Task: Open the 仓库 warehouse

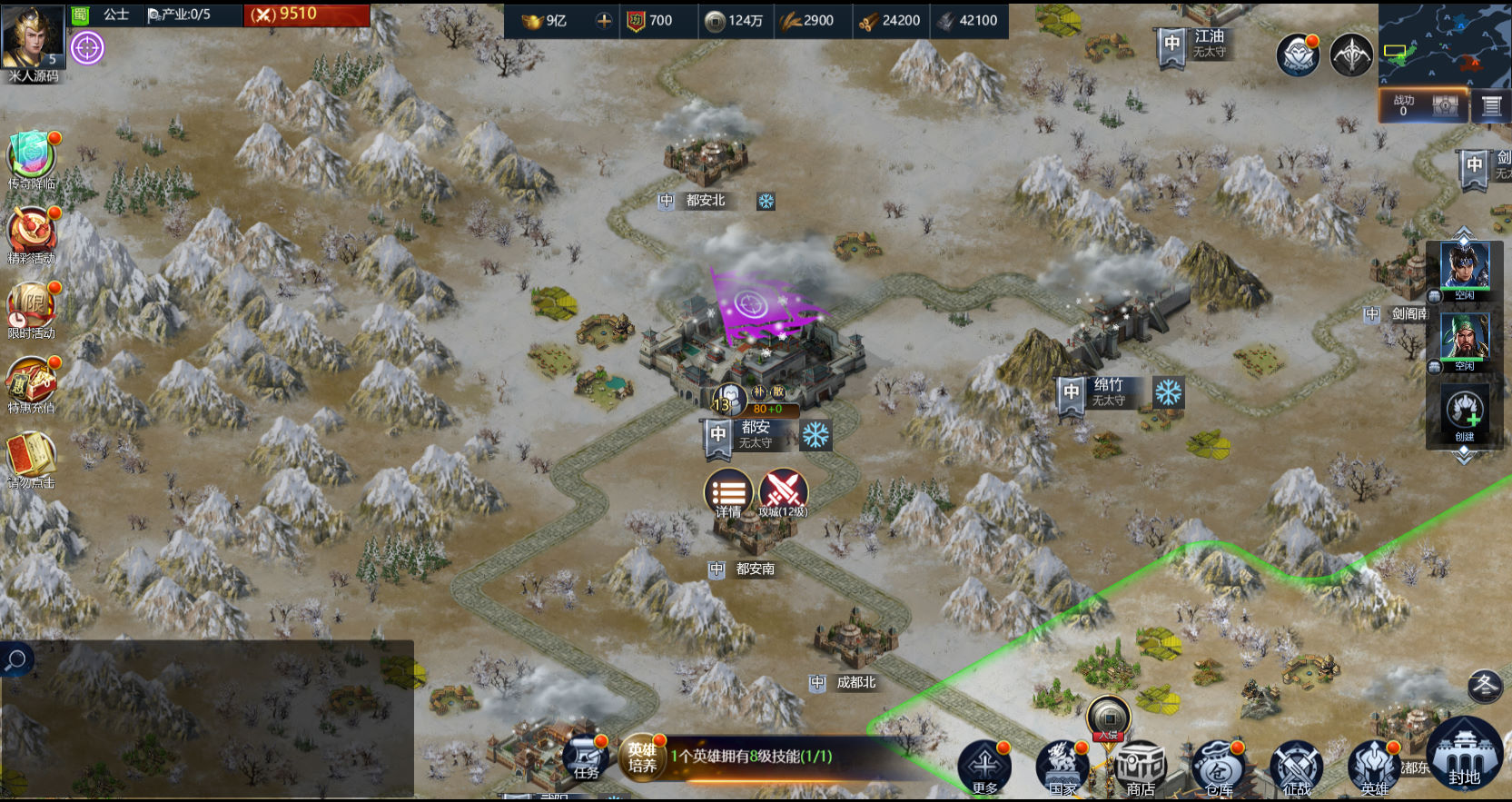Action: pyautogui.click(x=1219, y=767)
